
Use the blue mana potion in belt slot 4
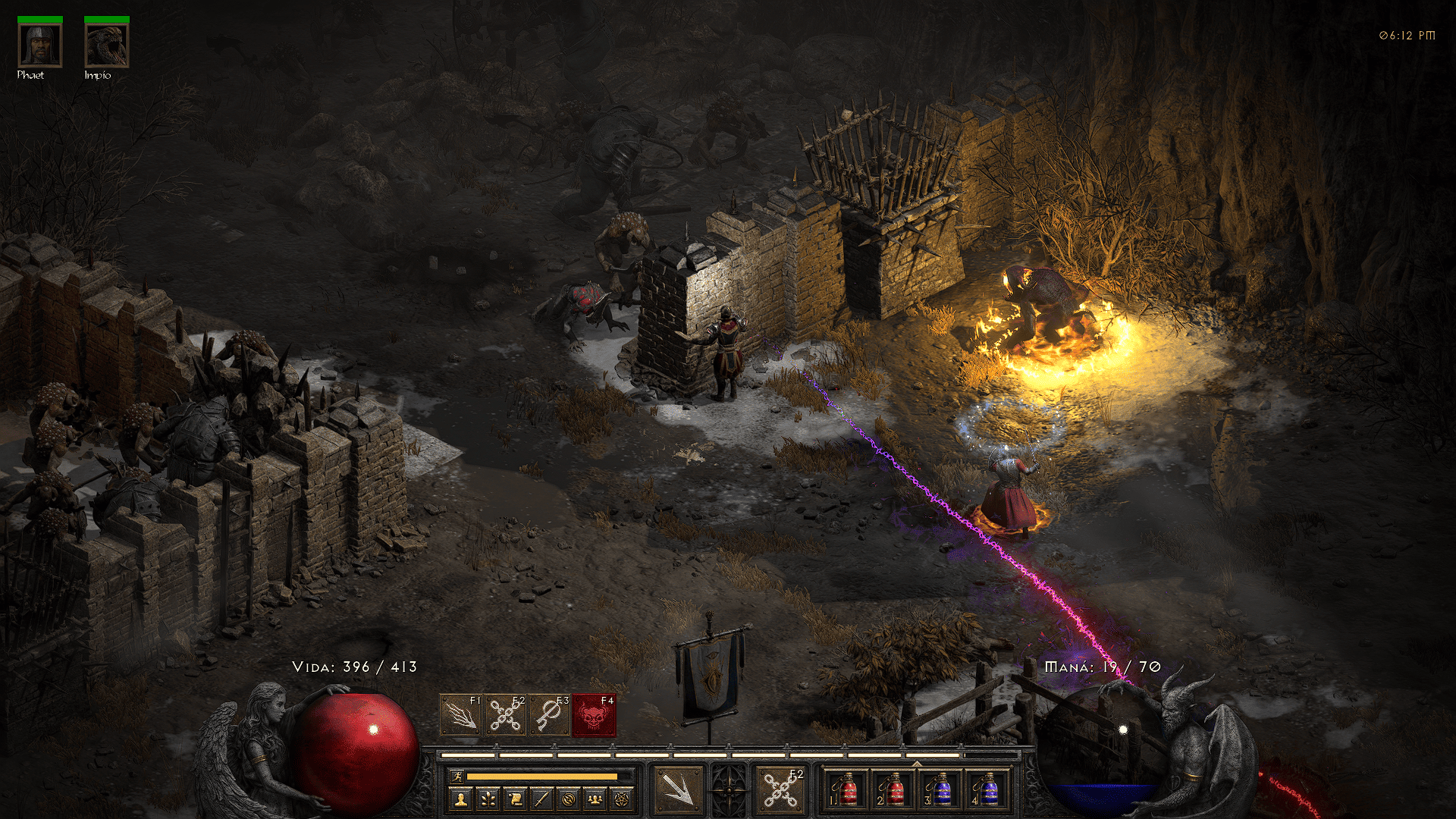987,789
